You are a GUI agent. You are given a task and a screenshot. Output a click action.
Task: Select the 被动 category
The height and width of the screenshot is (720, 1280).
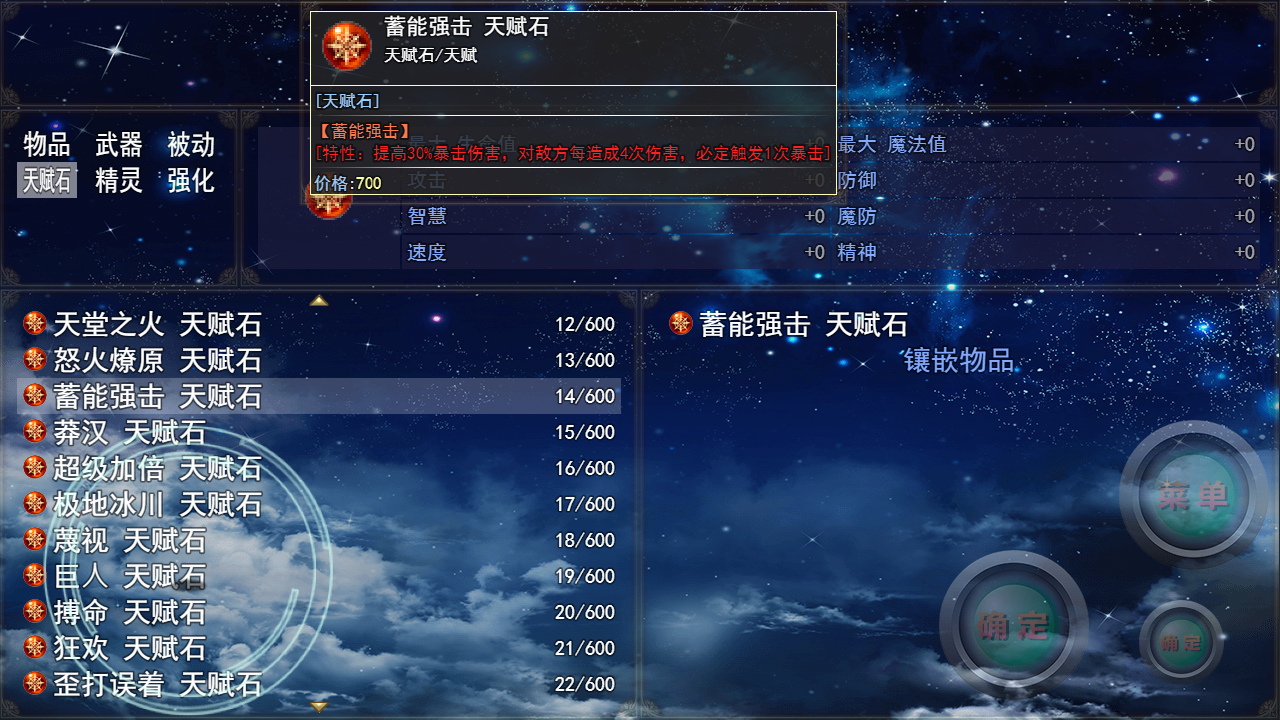pos(190,145)
